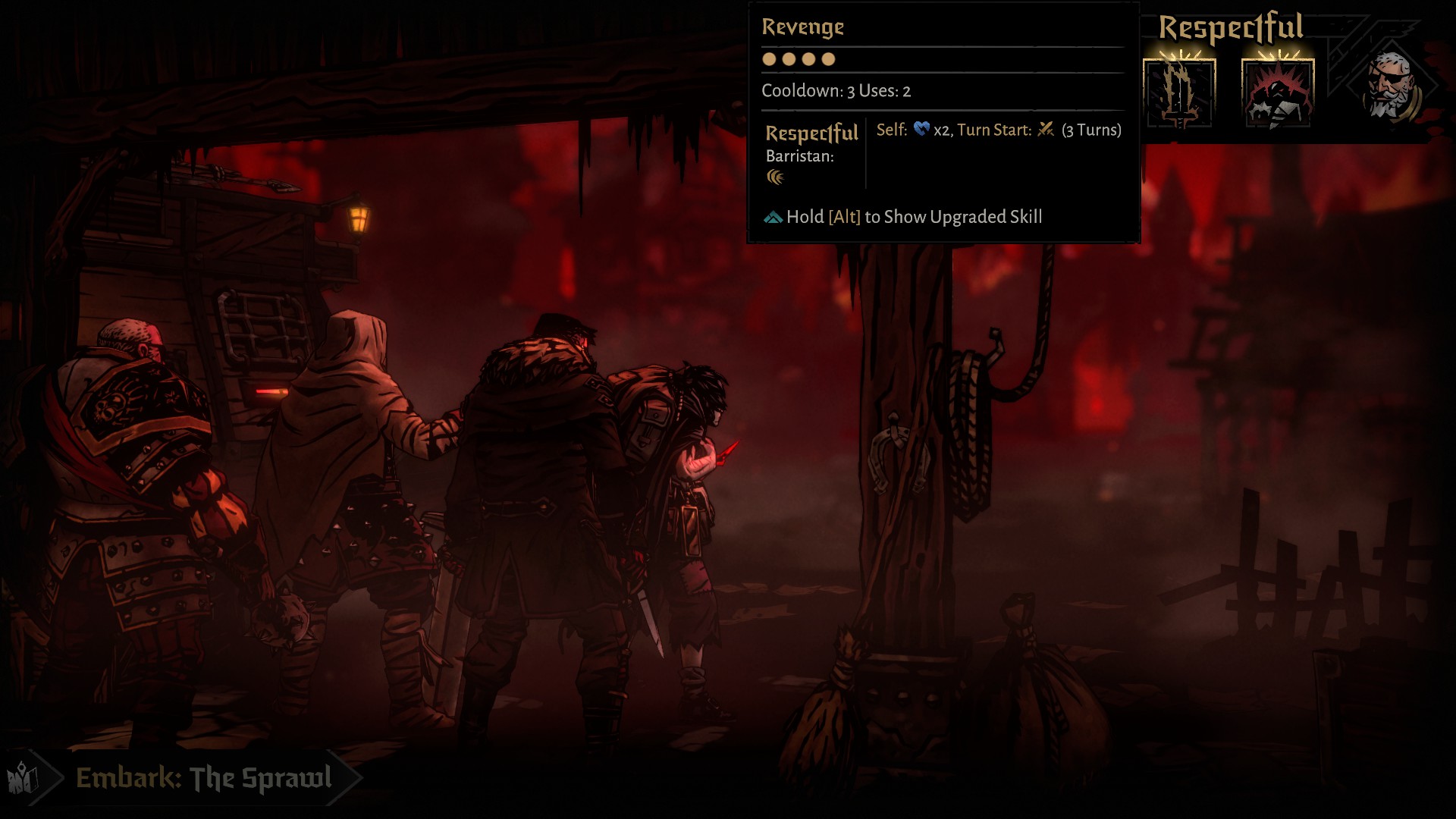This screenshot has width=1456, height=819.
Task: Click the Taunt icon under Barristan's name
Action: [x=775, y=177]
